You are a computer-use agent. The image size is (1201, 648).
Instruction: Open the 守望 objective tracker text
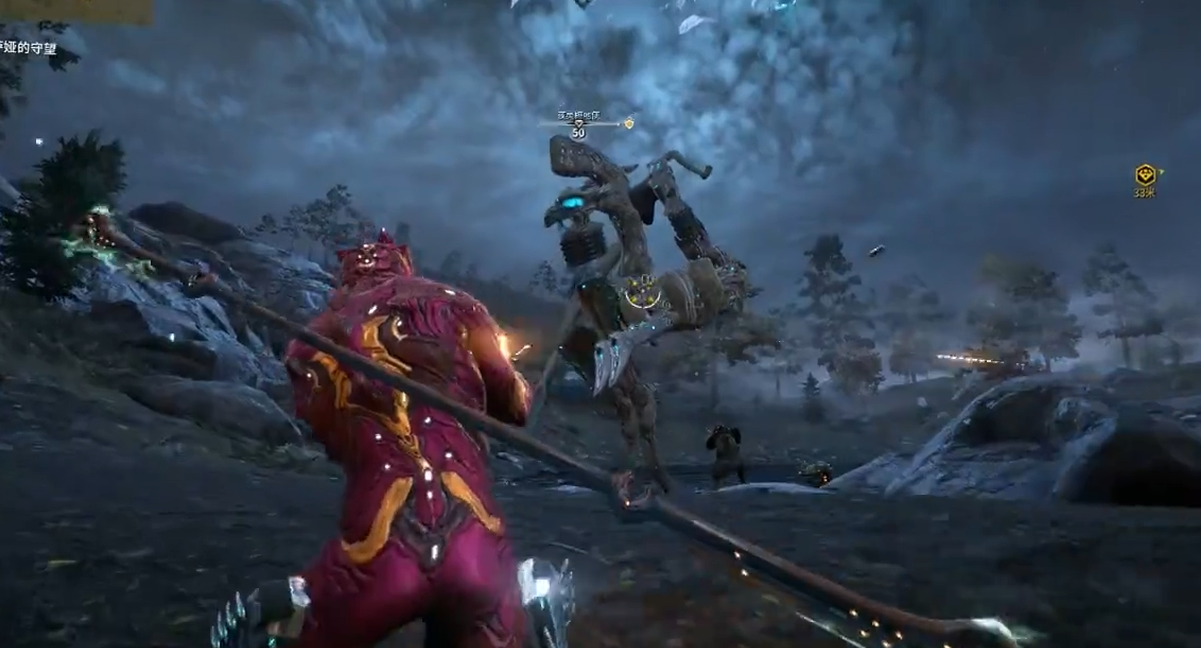28,48
